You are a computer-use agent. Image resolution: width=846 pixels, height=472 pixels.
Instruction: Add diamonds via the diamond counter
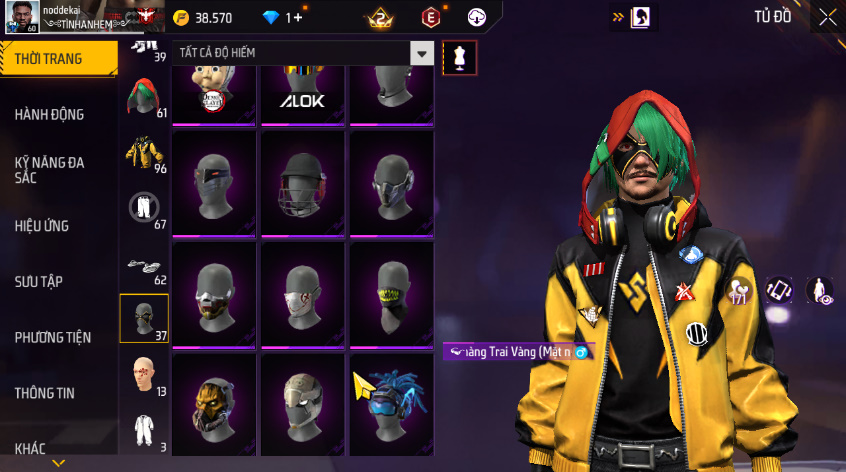[281, 18]
